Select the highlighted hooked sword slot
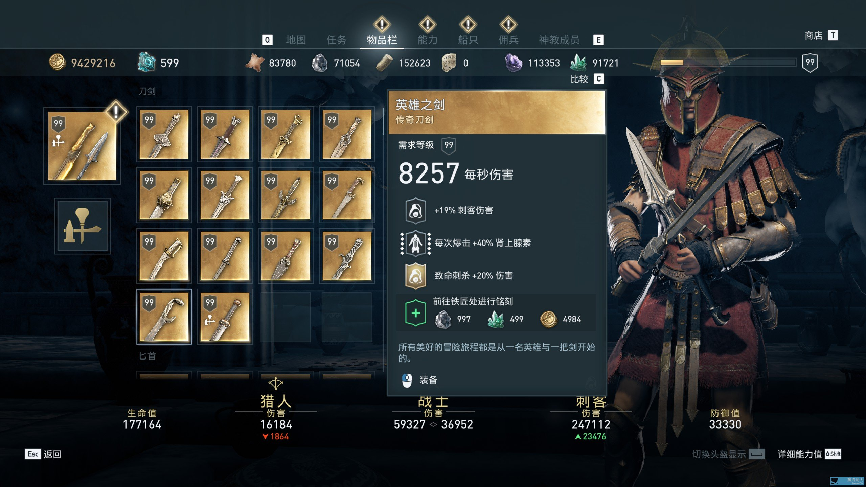Image resolution: width=866 pixels, height=487 pixels. pos(163,316)
